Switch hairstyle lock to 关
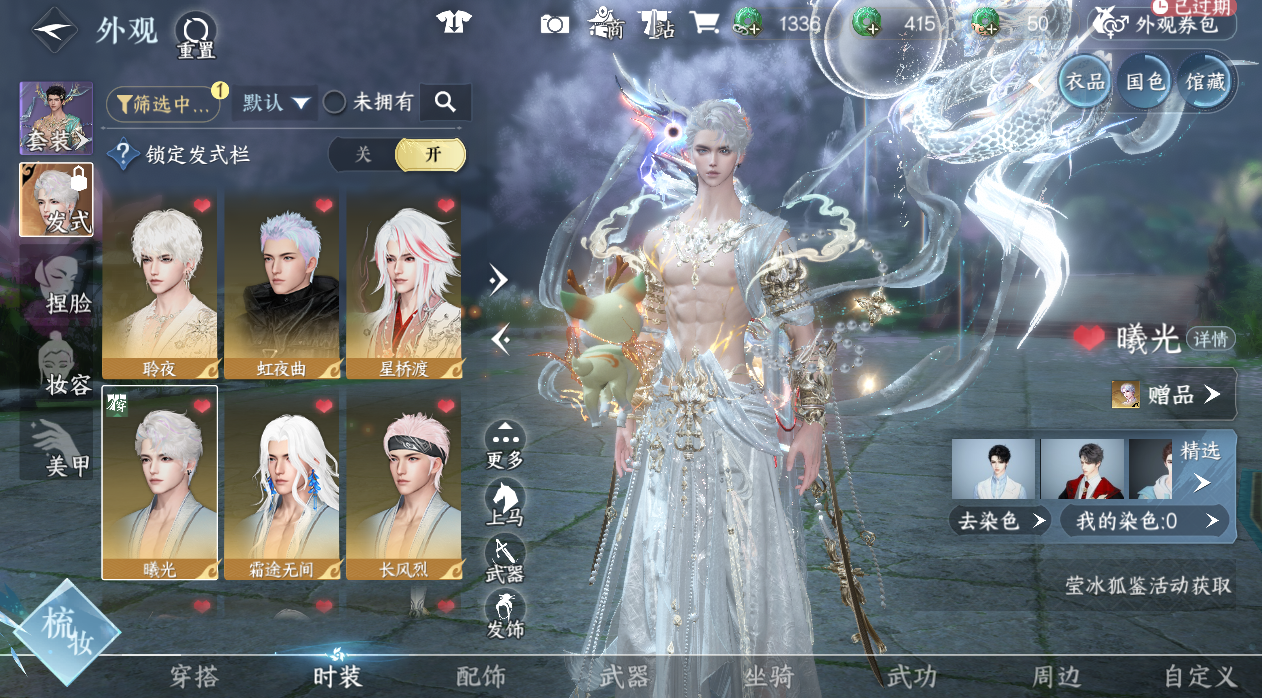 363,154
